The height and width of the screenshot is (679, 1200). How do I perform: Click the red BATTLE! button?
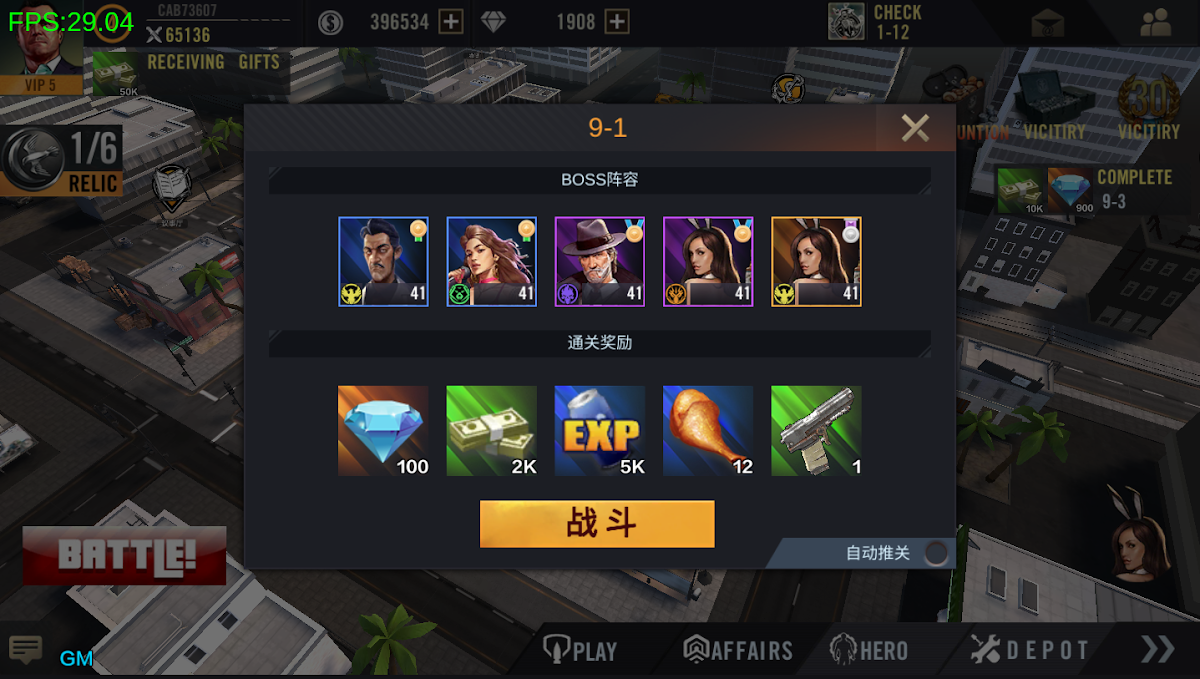[125, 555]
